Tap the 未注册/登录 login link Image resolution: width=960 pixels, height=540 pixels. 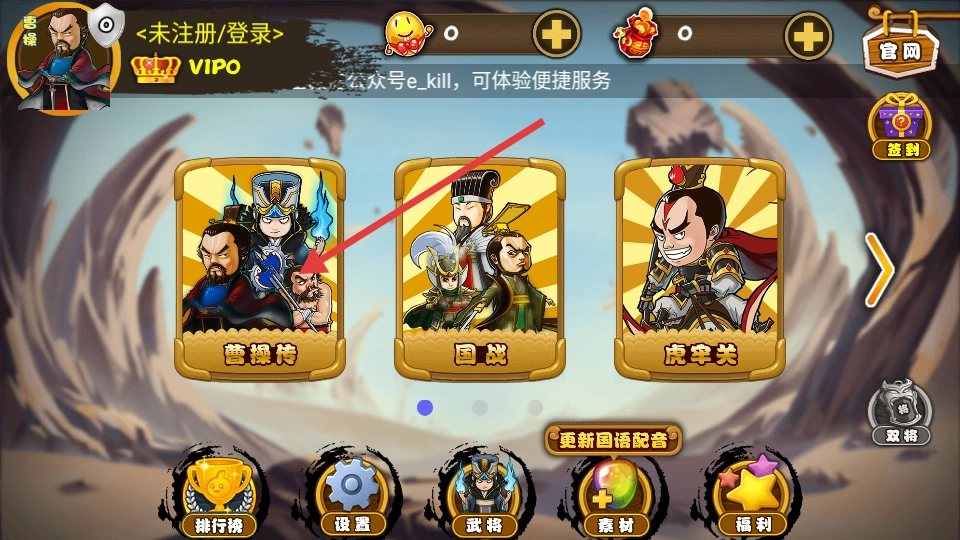(210, 33)
